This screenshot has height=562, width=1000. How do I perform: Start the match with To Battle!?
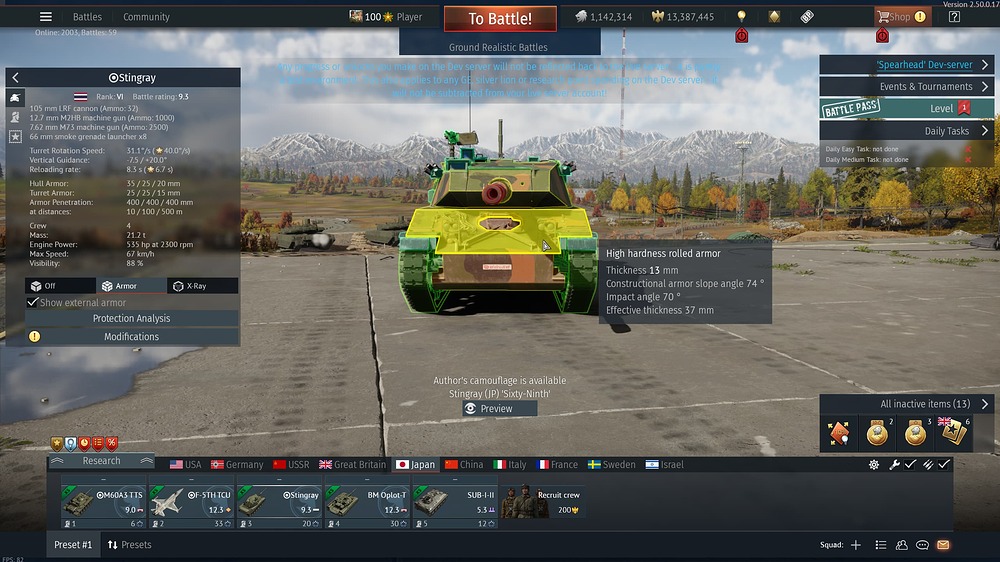500,18
